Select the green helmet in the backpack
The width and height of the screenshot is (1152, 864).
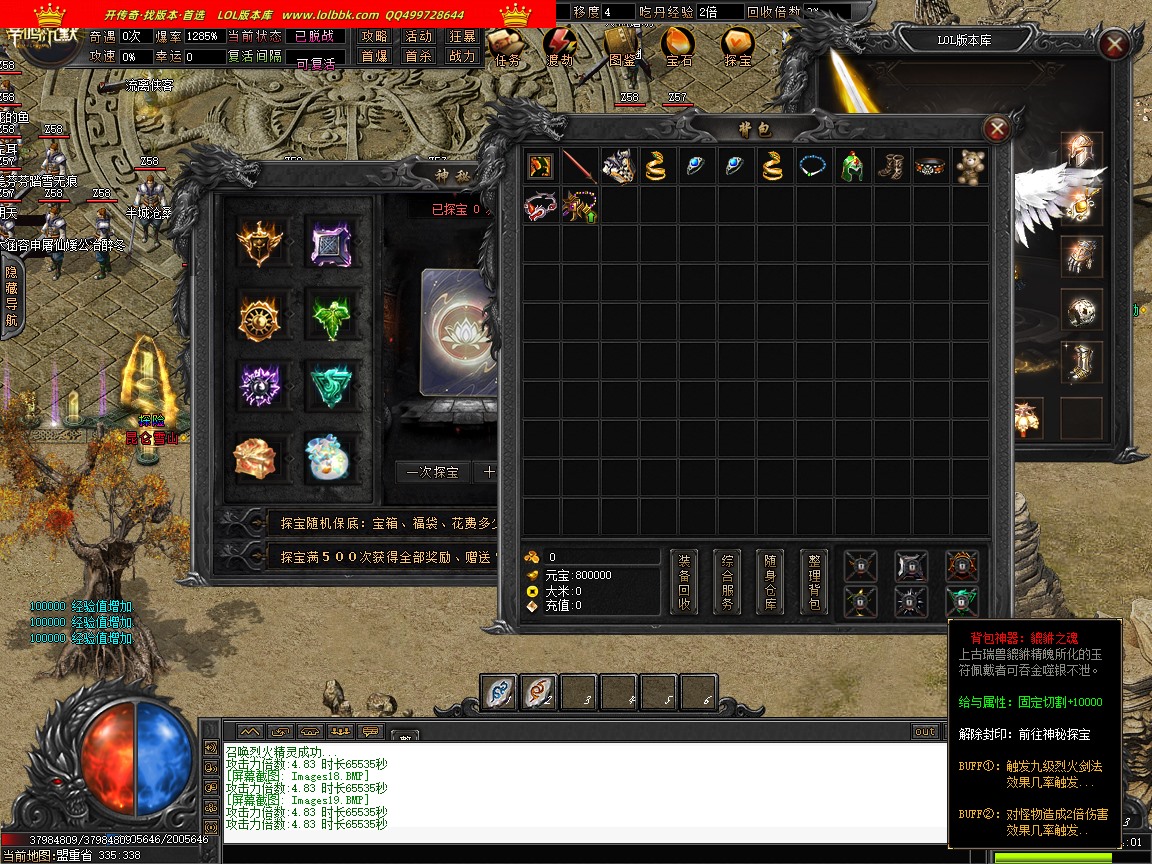852,166
